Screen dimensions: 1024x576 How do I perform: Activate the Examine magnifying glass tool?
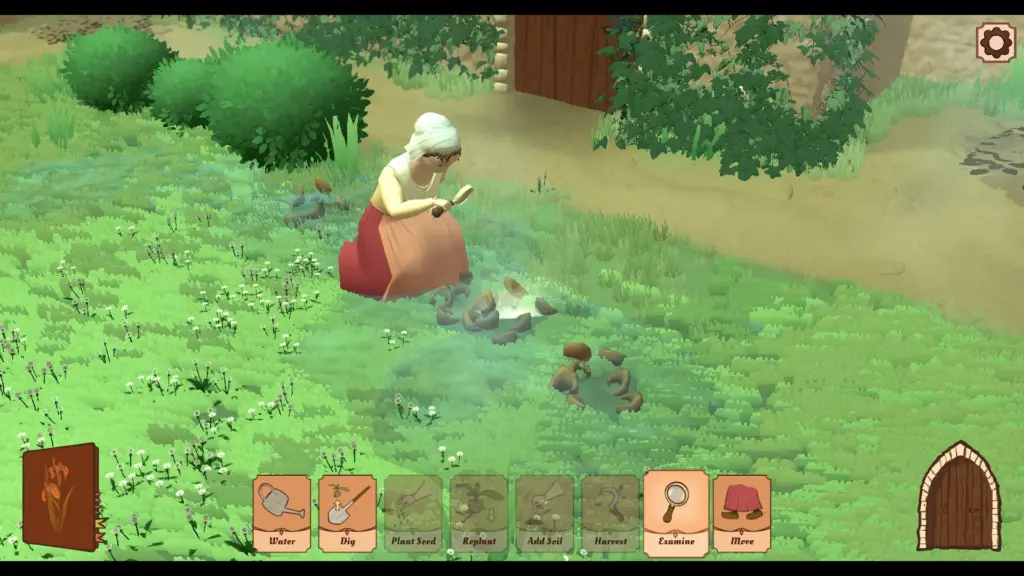pyautogui.click(x=676, y=512)
